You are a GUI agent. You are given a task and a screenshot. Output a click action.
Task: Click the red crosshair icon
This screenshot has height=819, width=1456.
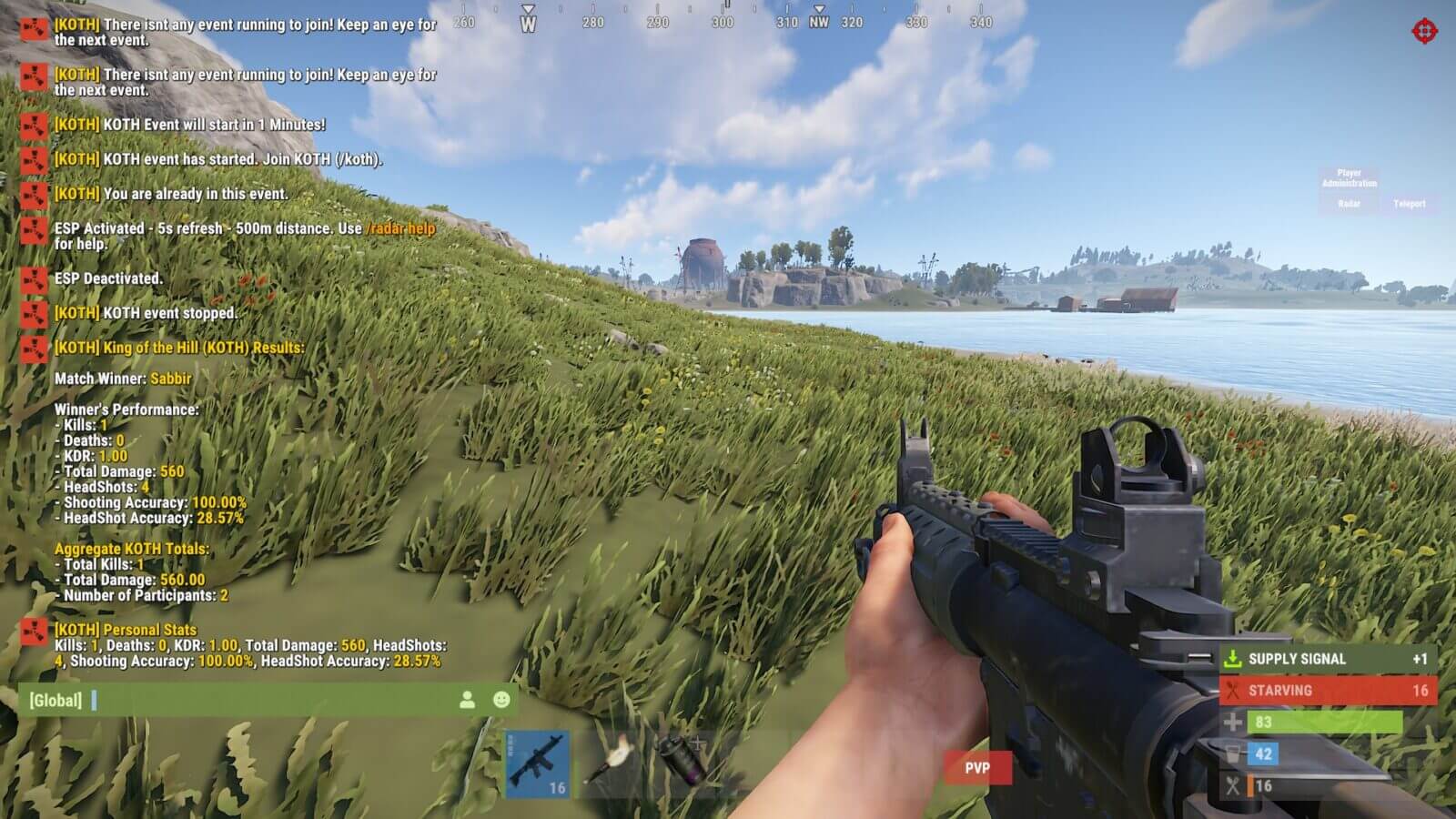click(x=1424, y=32)
